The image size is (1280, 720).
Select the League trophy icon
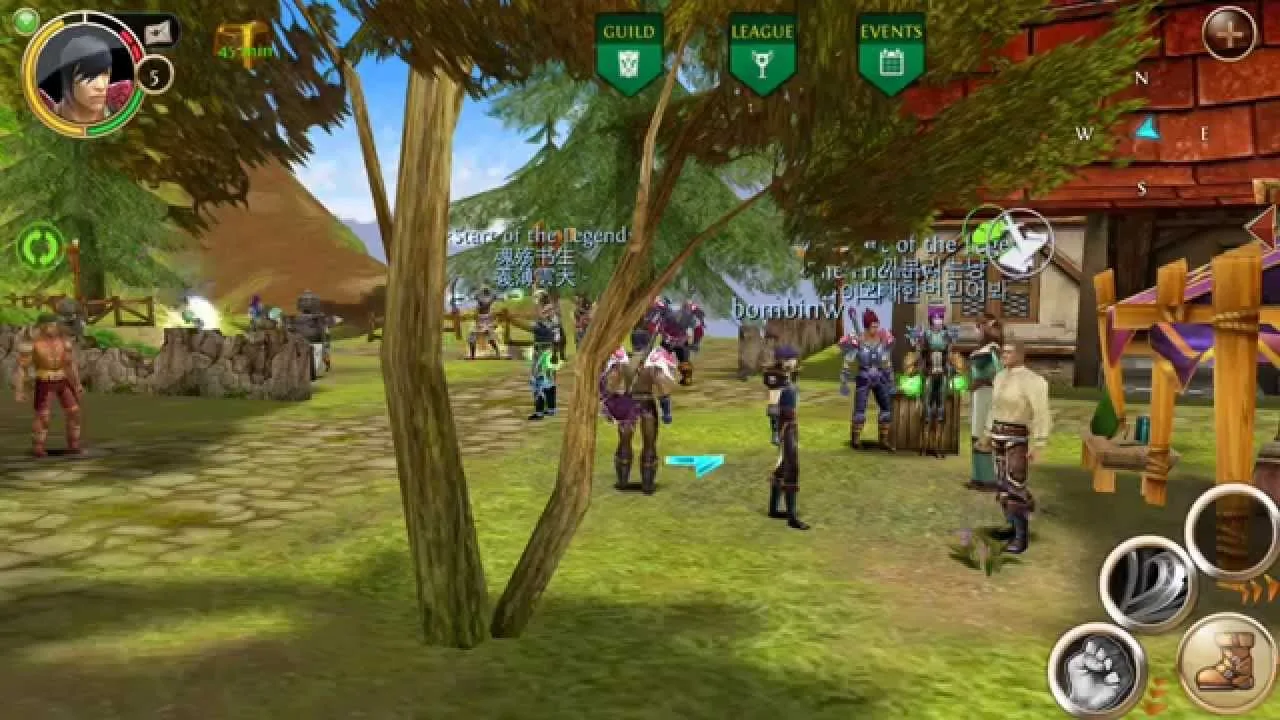[763, 62]
